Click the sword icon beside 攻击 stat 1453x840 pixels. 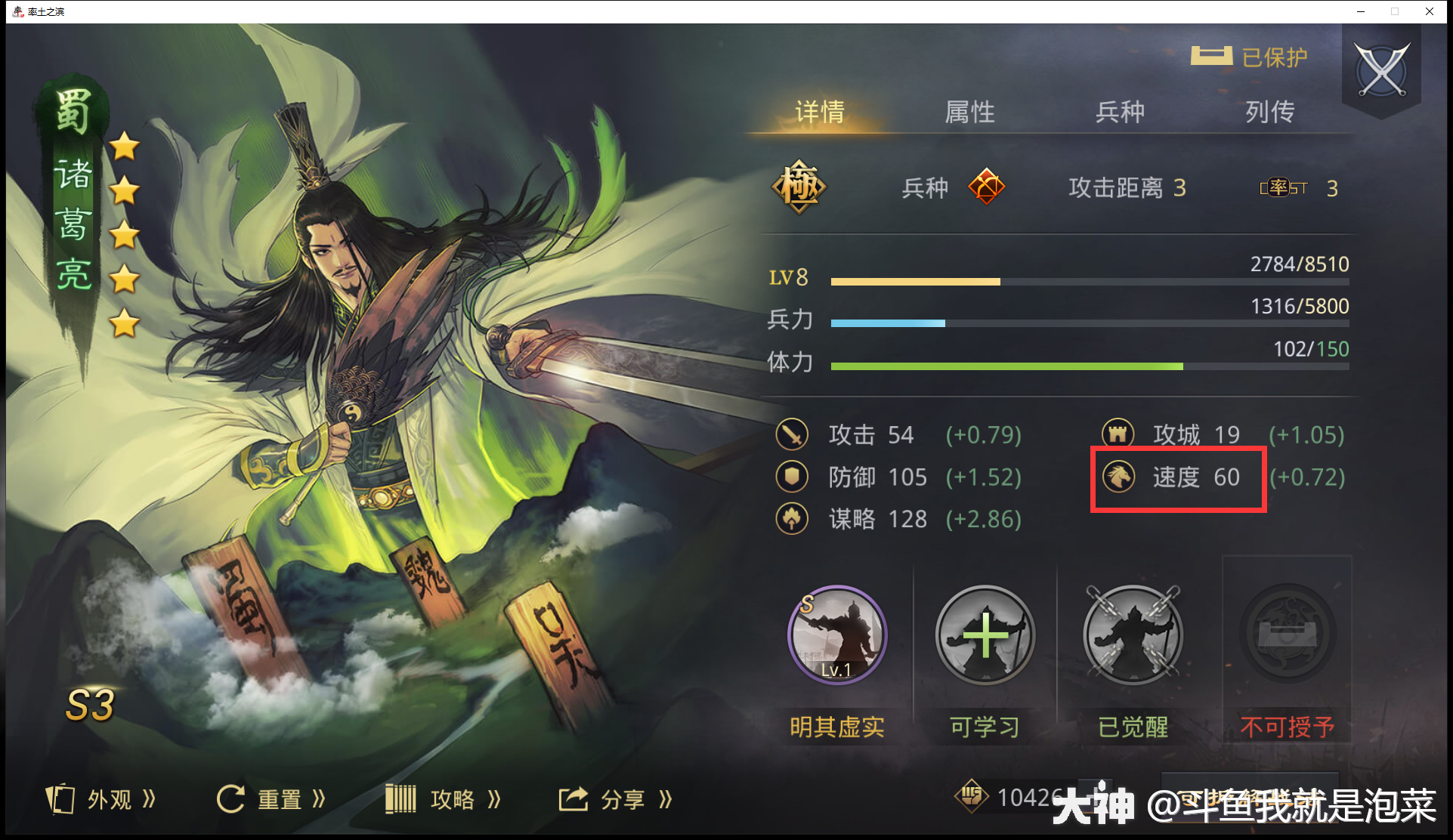pos(791,435)
